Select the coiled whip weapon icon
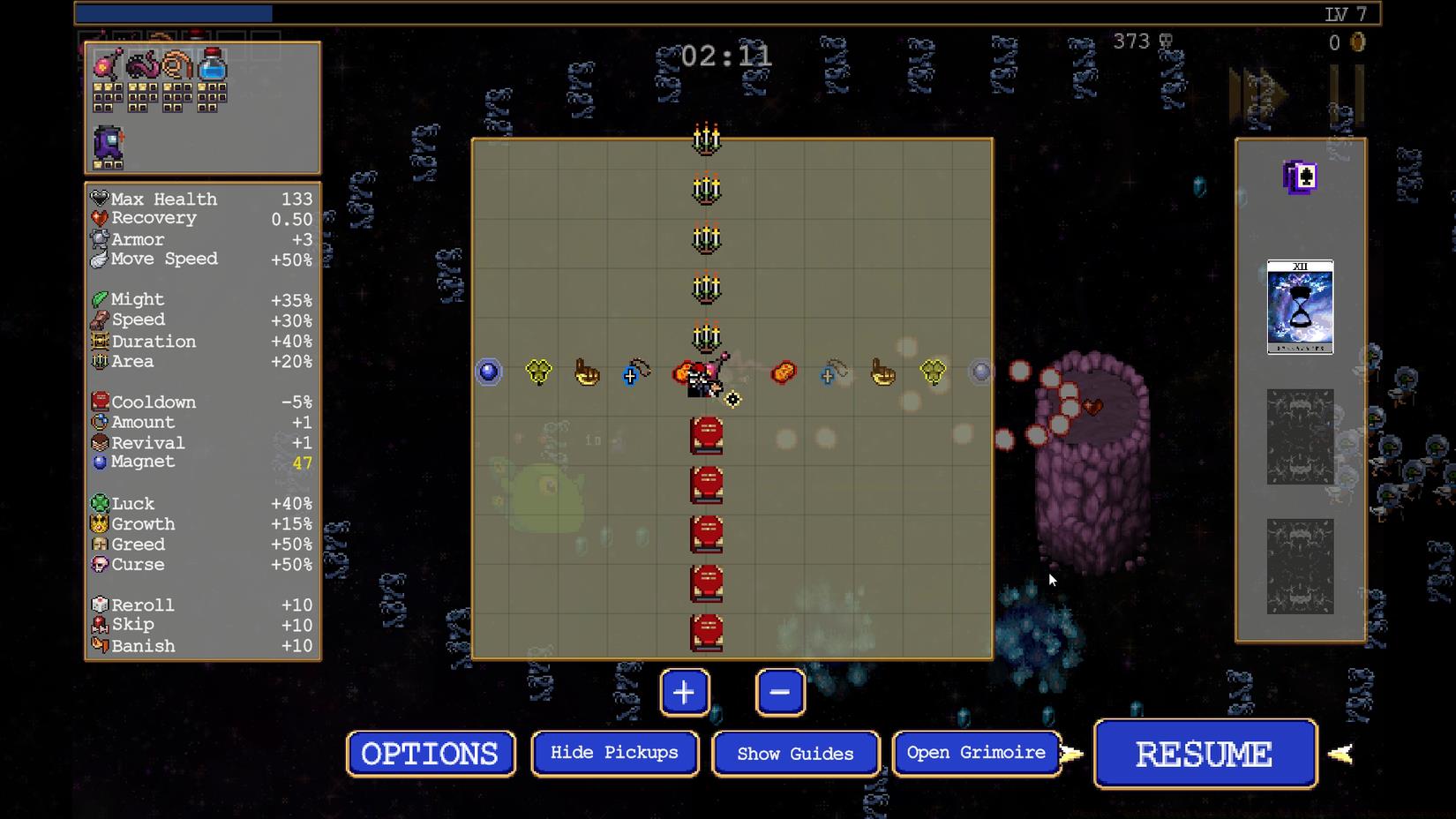This screenshot has width=1456, height=819. [176, 64]
